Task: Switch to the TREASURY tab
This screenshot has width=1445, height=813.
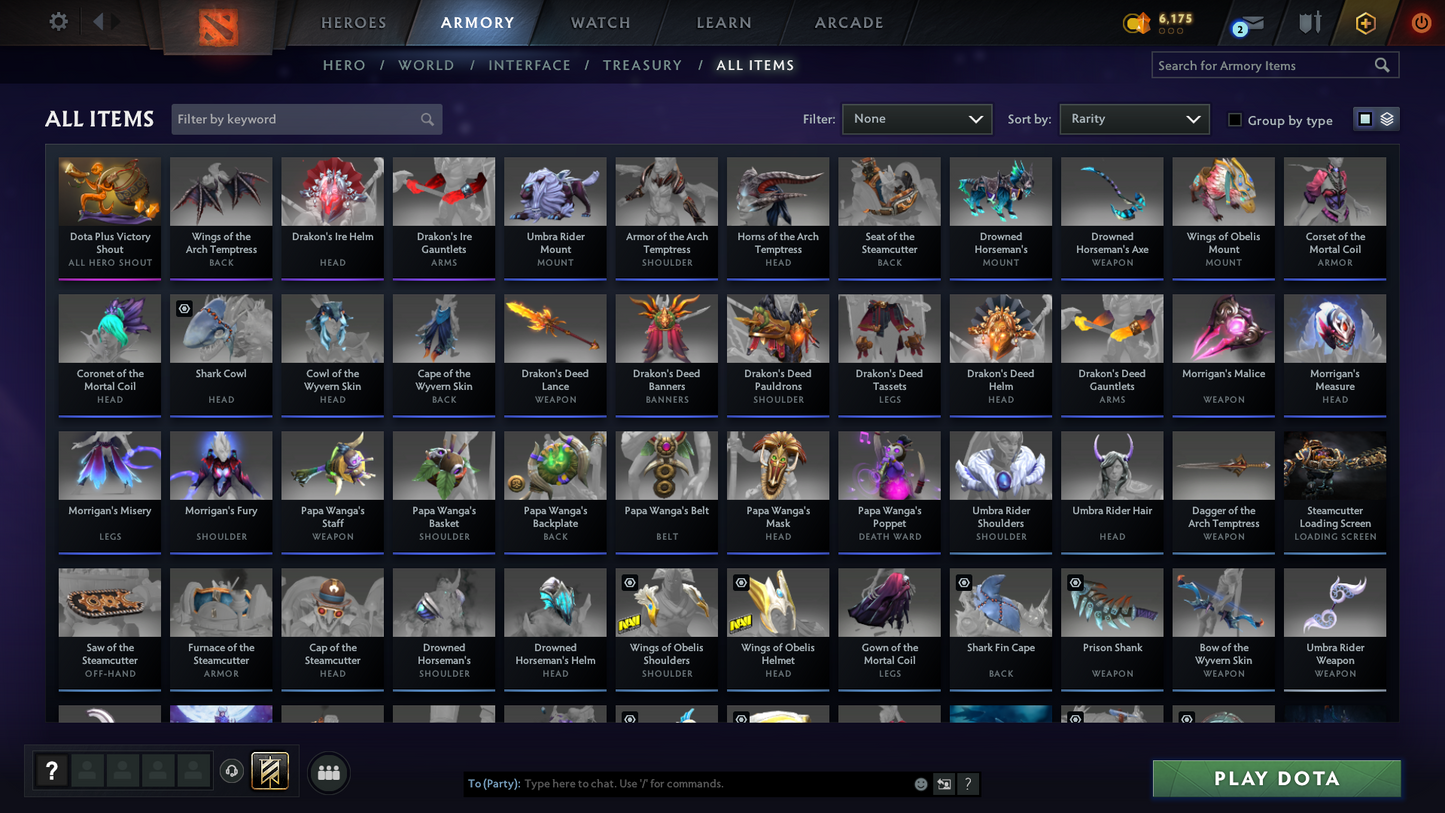Action: [642, 65]
